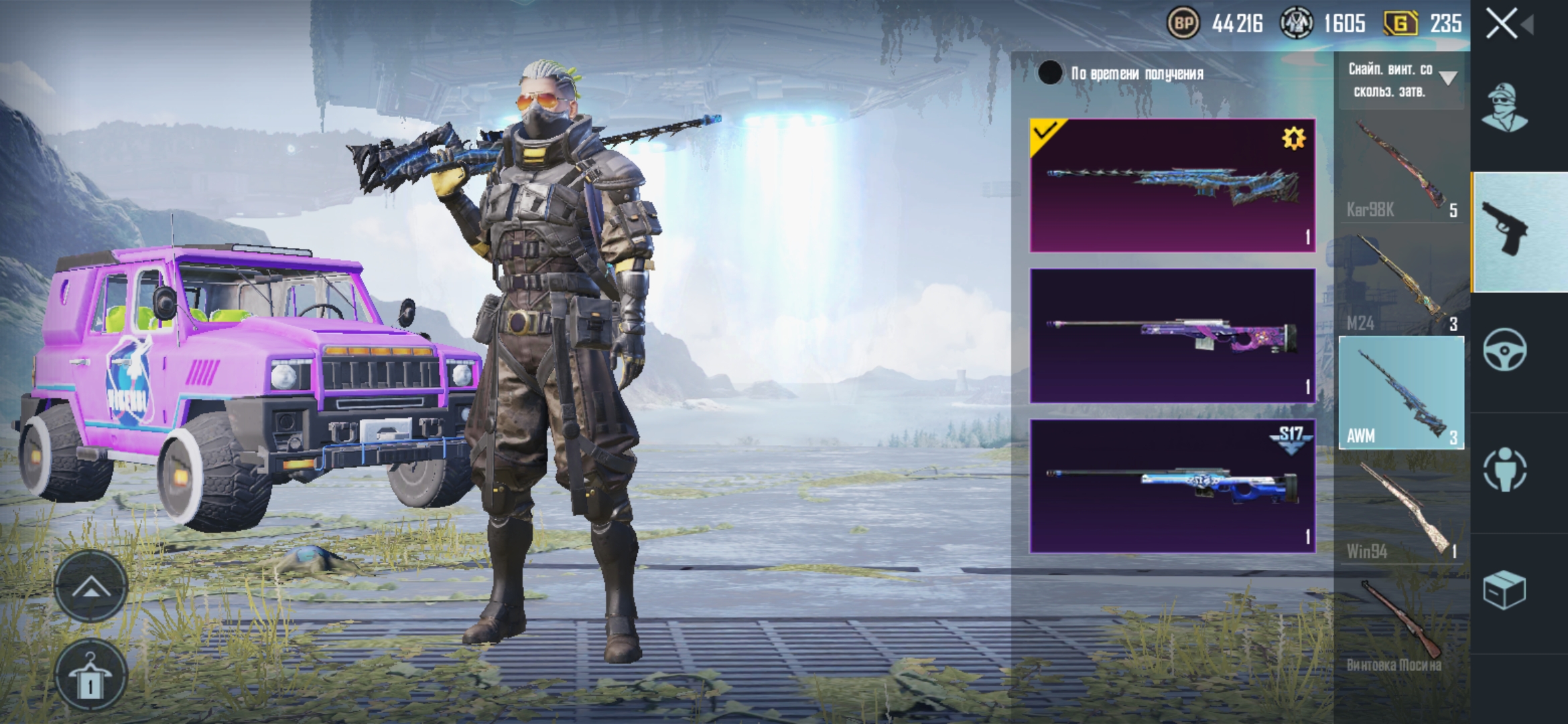Viewport: 1568px width, 724px height.
Task: Select the Win94 weapon entry
Action: point(1401,509)
